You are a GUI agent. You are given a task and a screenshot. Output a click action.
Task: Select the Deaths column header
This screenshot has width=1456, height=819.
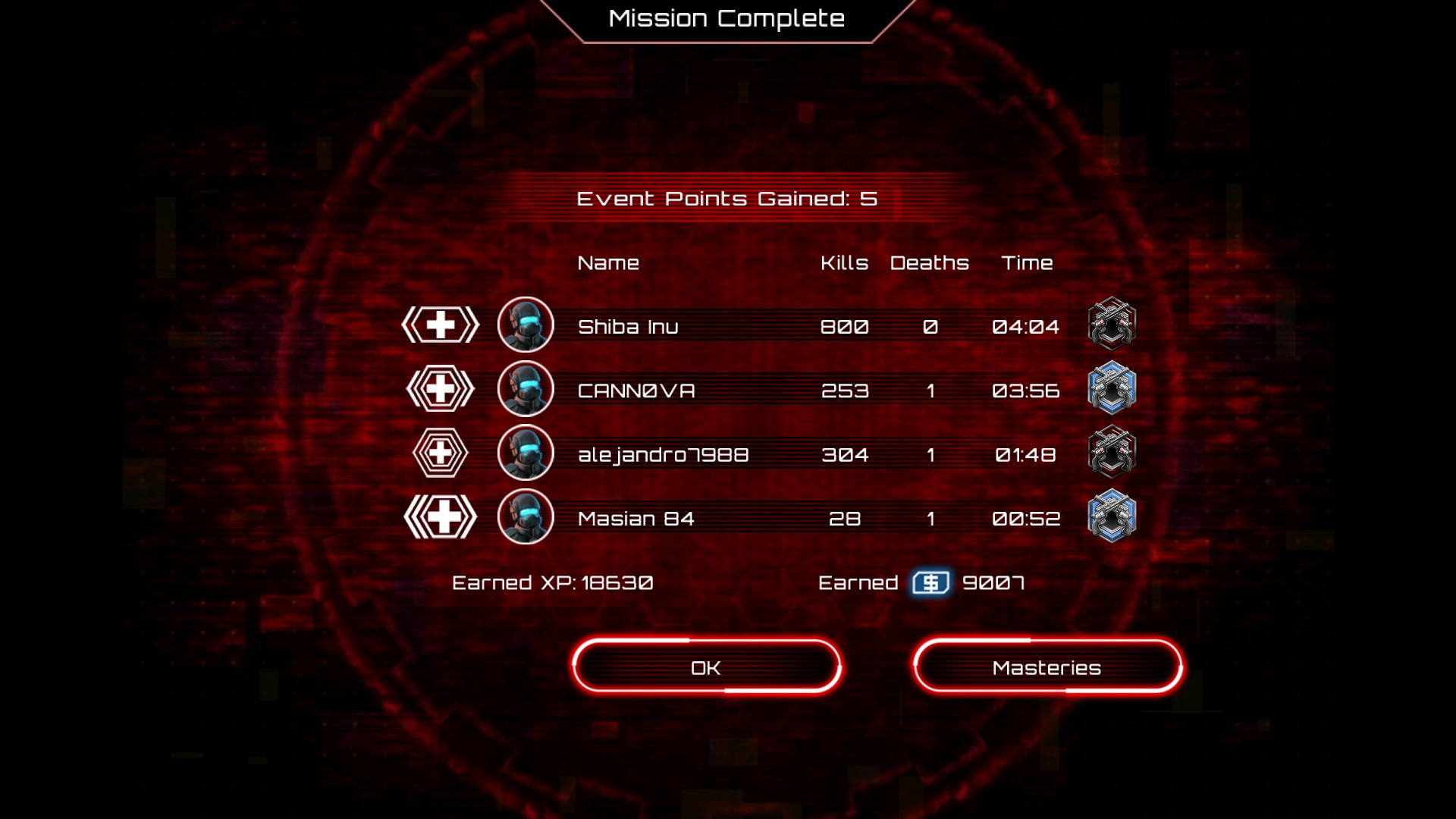(929, 263)
